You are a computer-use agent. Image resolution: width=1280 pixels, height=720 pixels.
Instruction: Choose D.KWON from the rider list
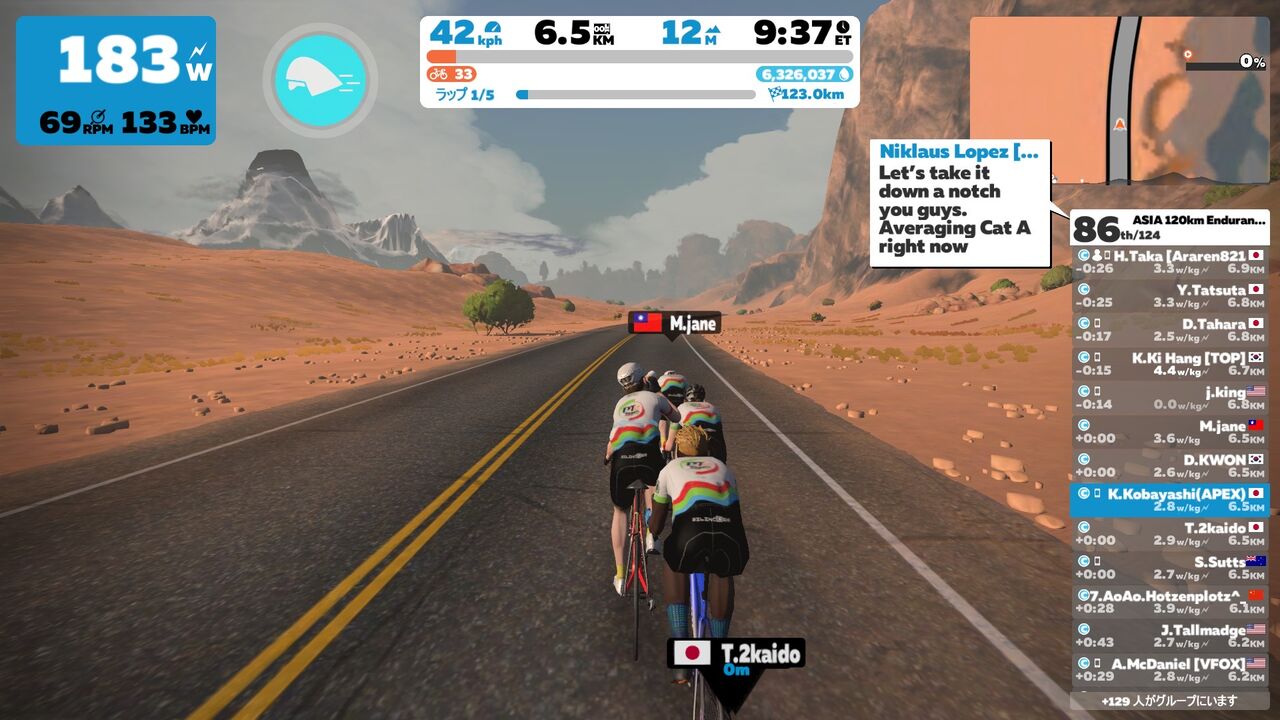point(1169,466)
